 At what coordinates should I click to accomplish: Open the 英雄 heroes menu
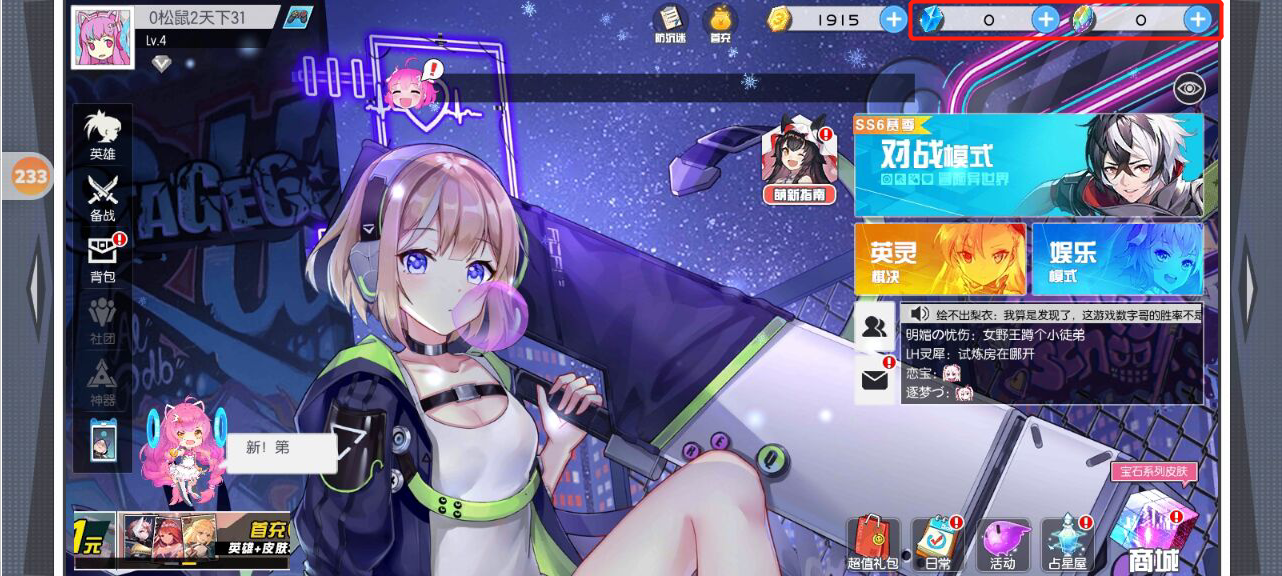[x=102, y=135]
